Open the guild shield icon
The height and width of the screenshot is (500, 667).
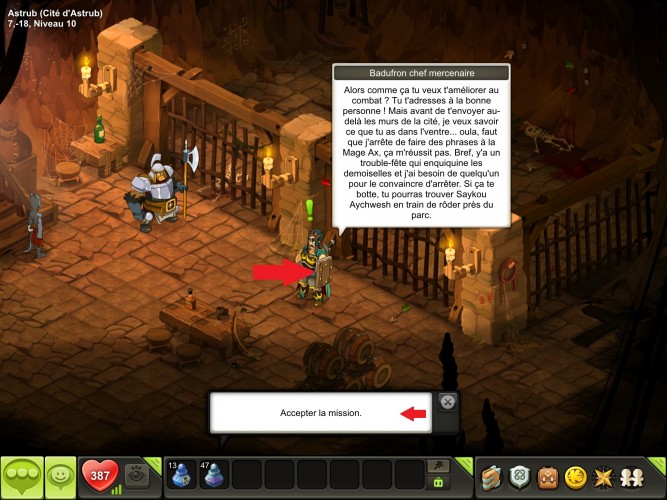pos(520,477)
